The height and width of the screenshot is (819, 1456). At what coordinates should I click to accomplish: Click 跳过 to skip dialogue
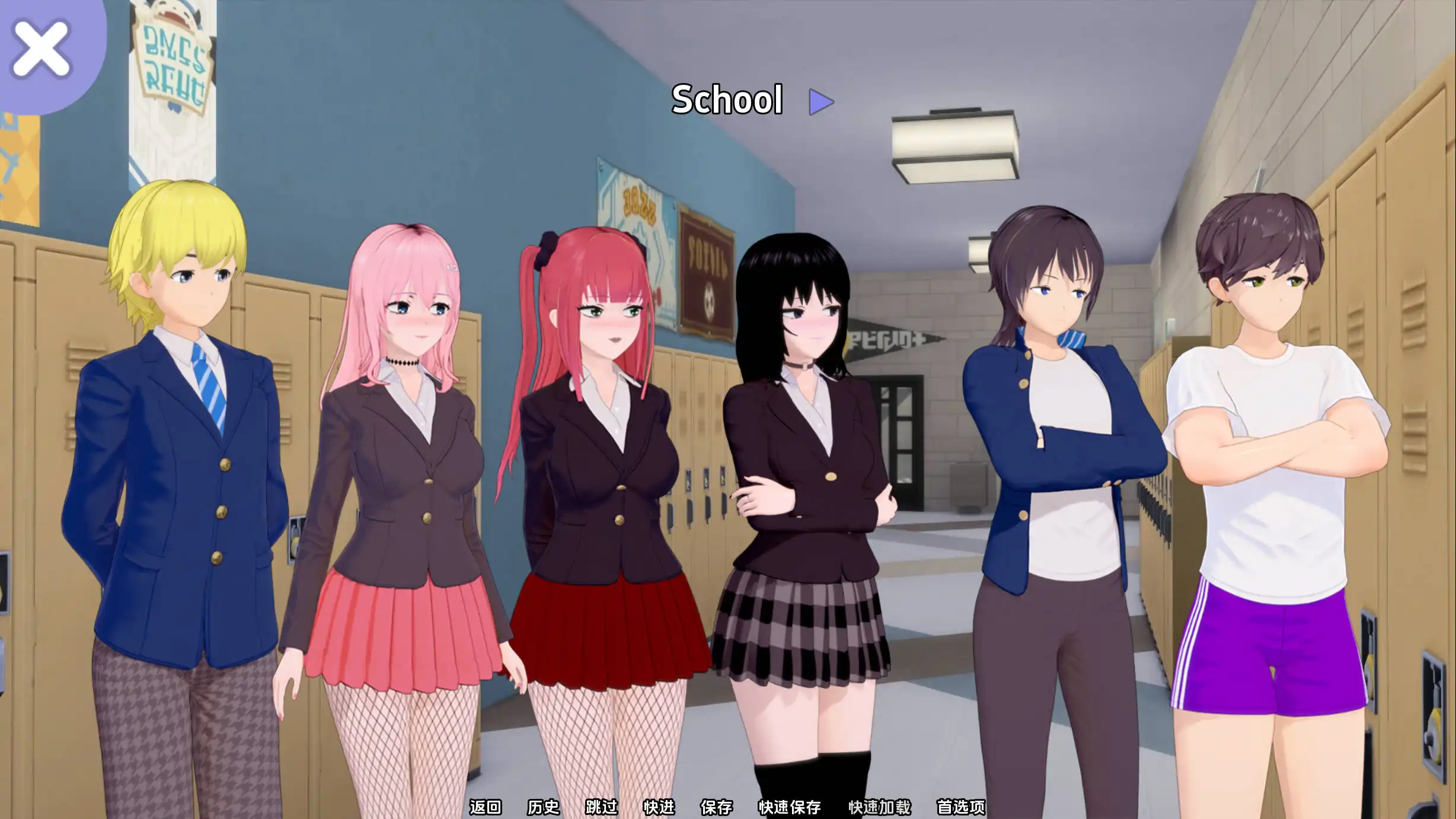click(602, 807)
